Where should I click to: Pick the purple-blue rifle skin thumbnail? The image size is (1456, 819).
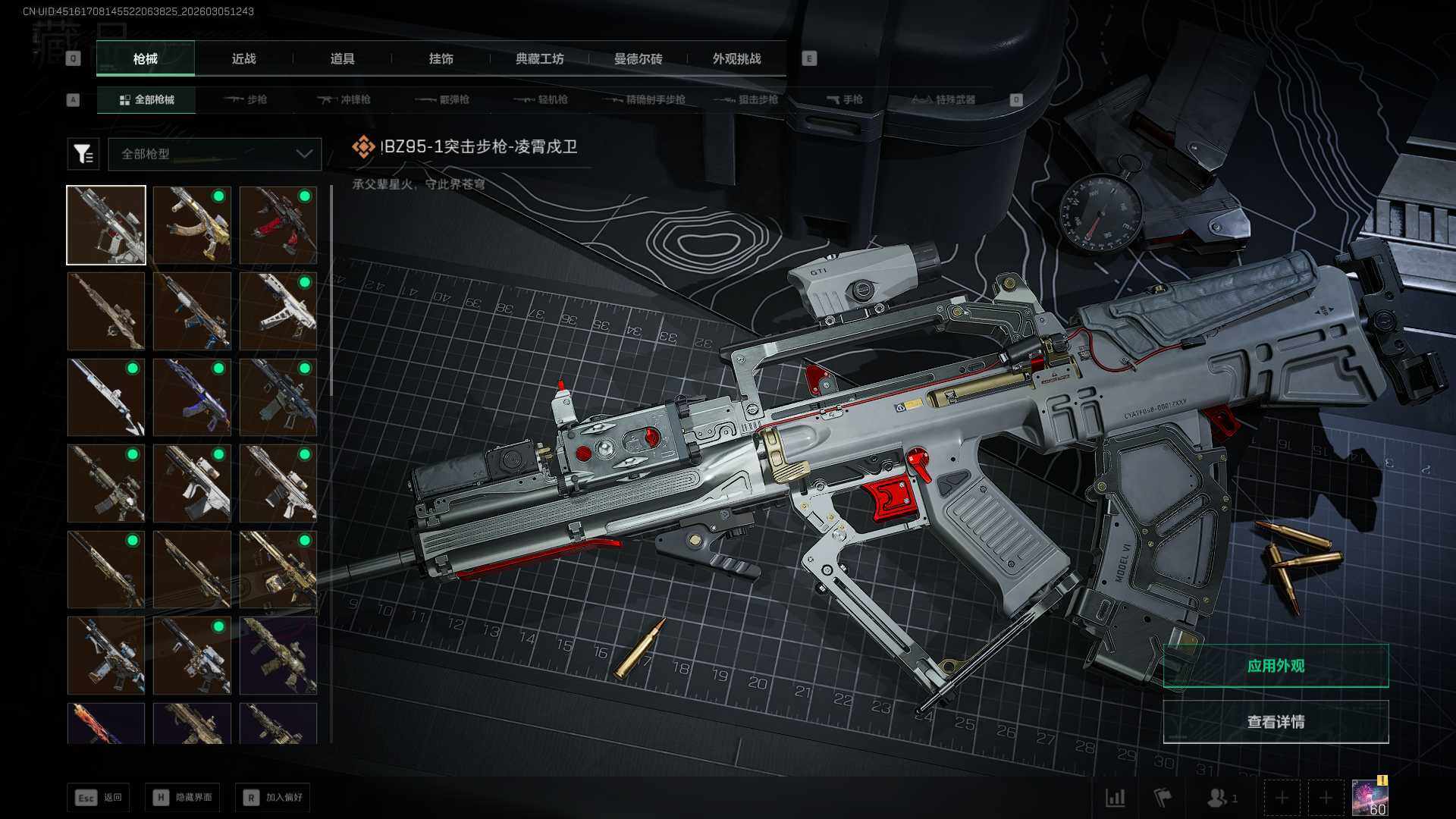[192, 397]
